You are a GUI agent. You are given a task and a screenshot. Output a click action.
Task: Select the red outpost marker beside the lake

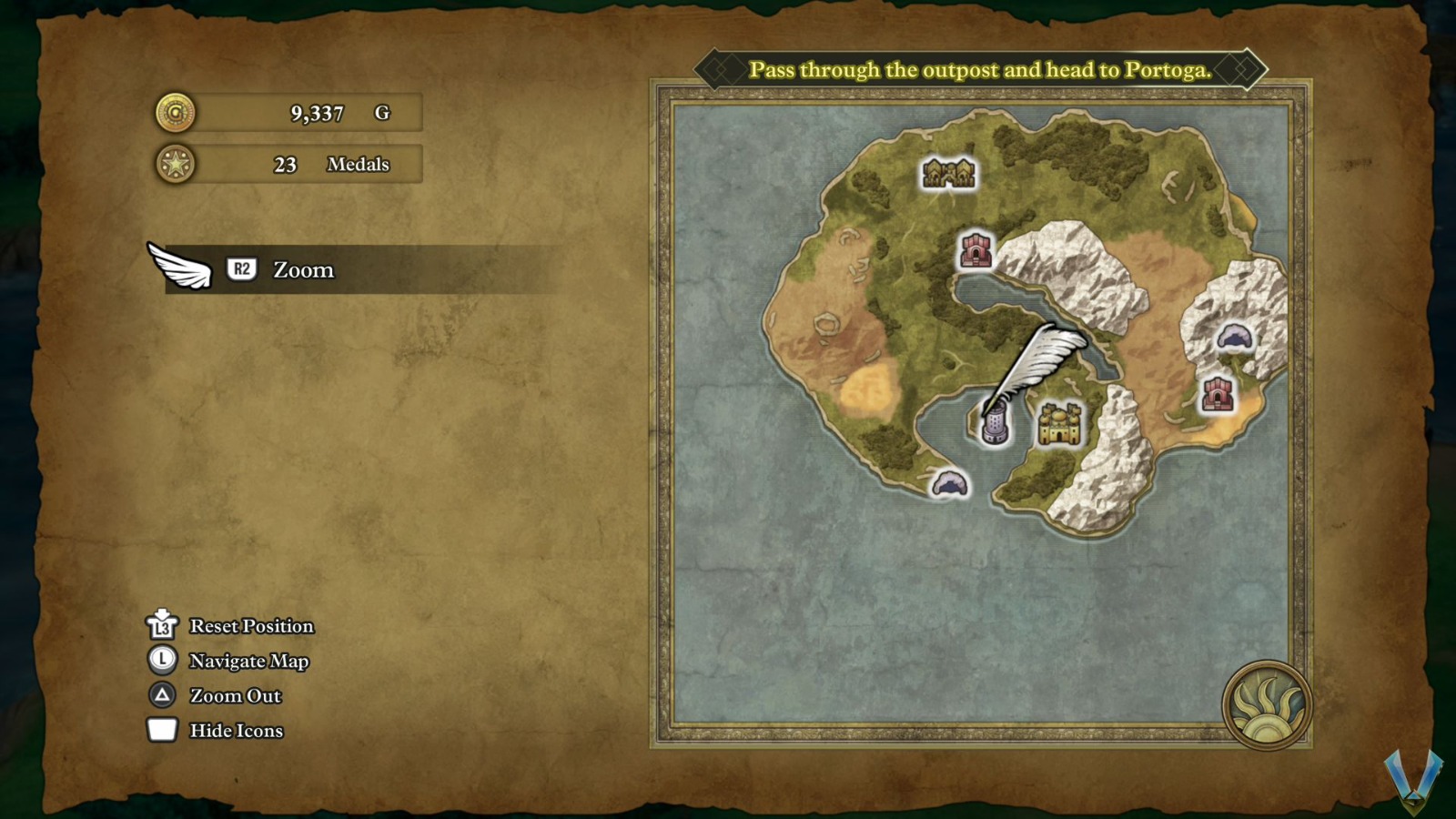tap(976, 250)
